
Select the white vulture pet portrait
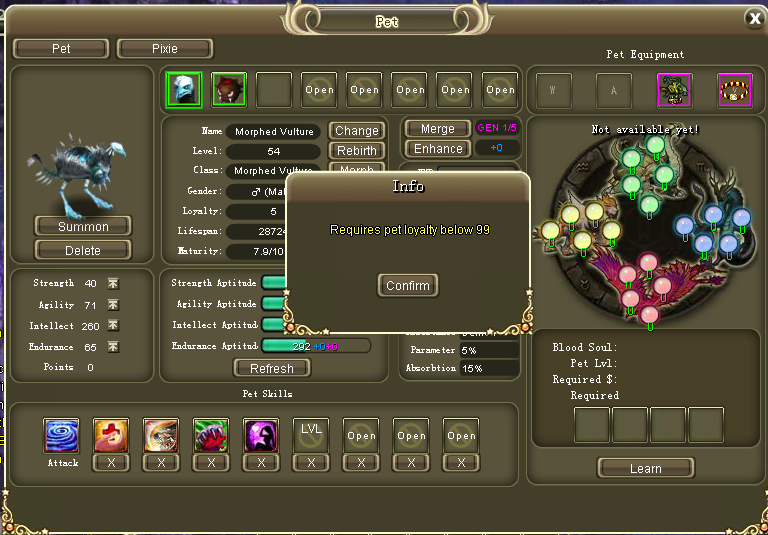tap(184, 89)
